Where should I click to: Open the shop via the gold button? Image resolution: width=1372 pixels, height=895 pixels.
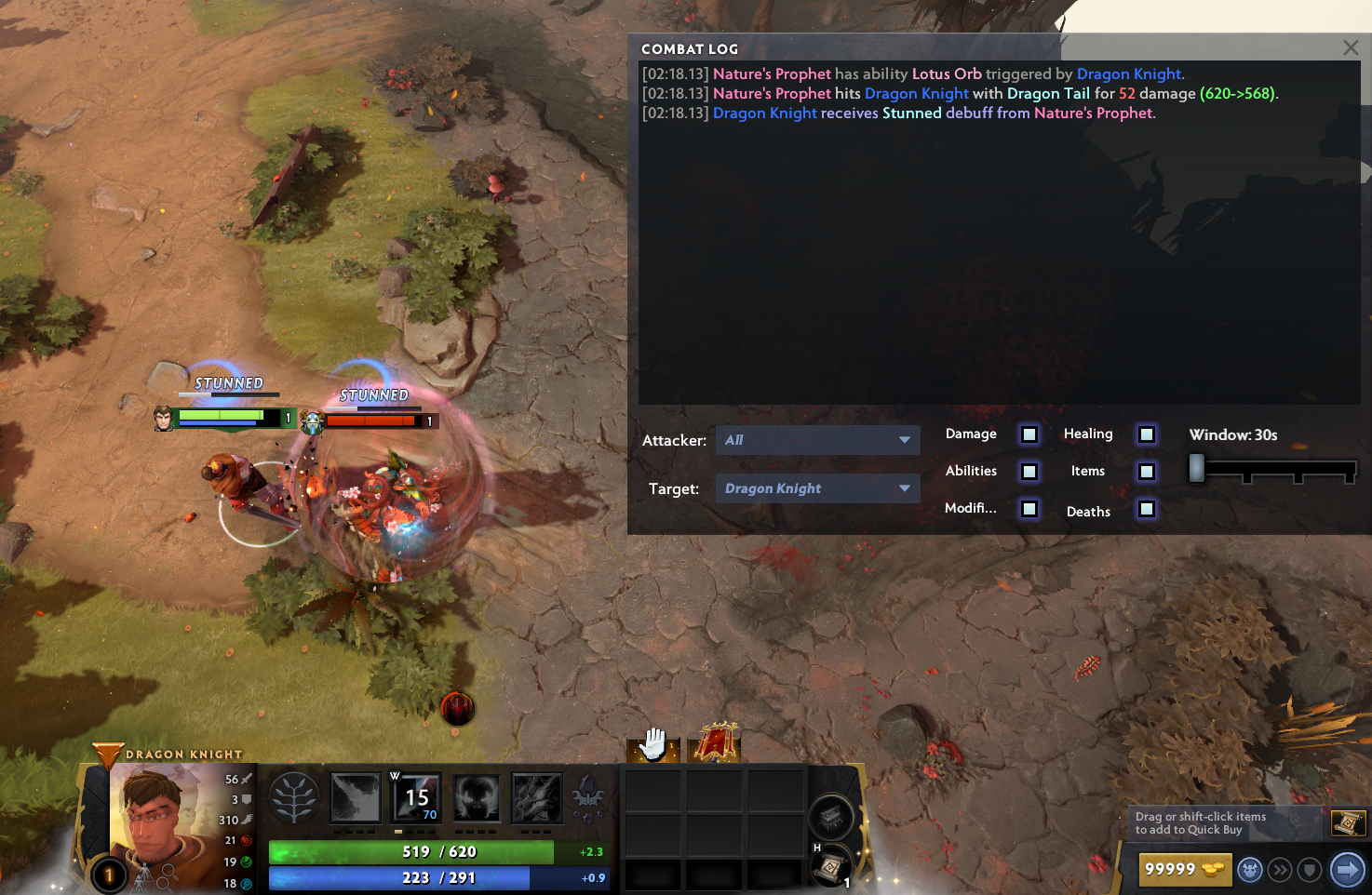(x=1184, y=870)
